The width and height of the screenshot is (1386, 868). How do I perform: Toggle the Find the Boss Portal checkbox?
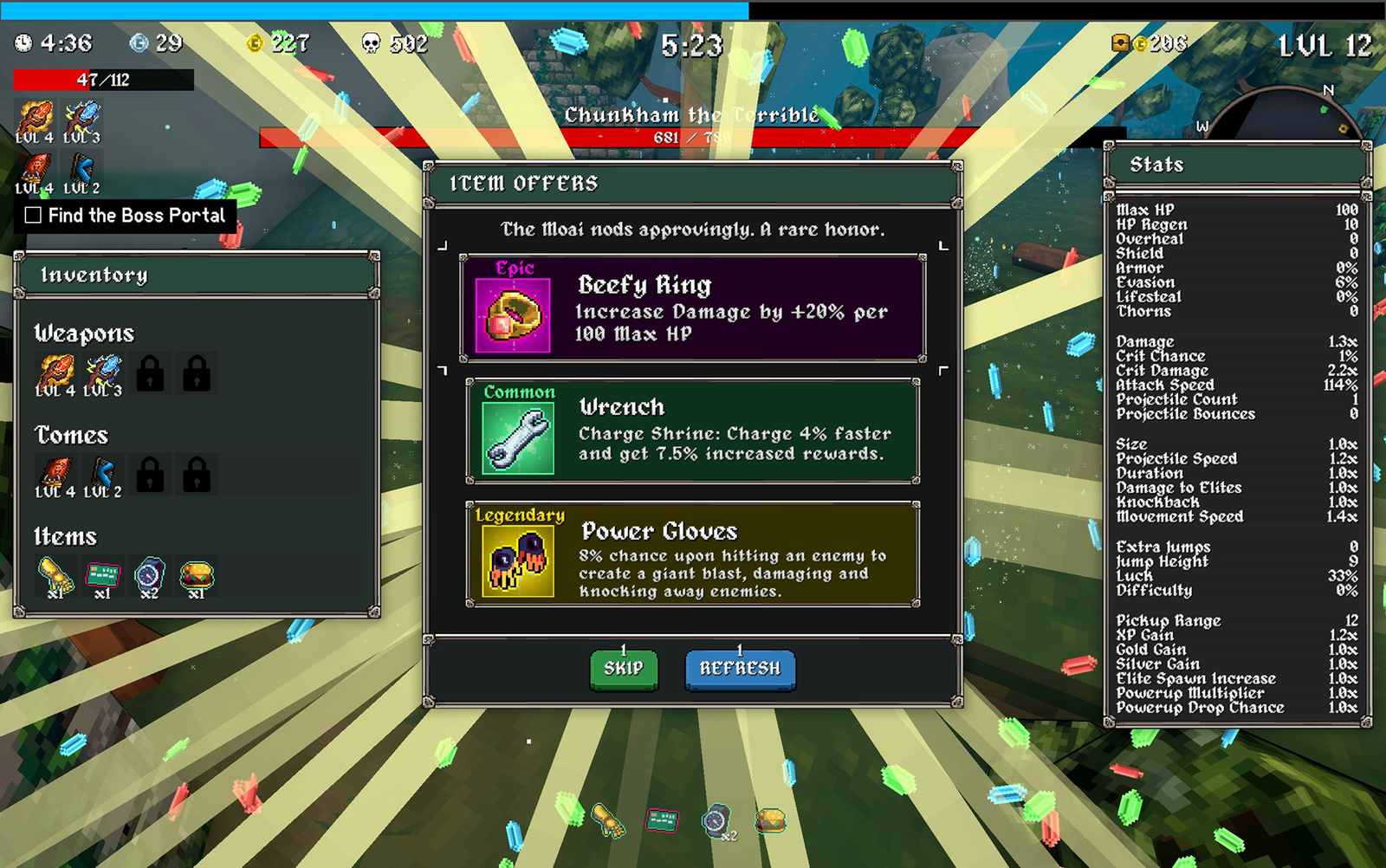tap(34, 215)
